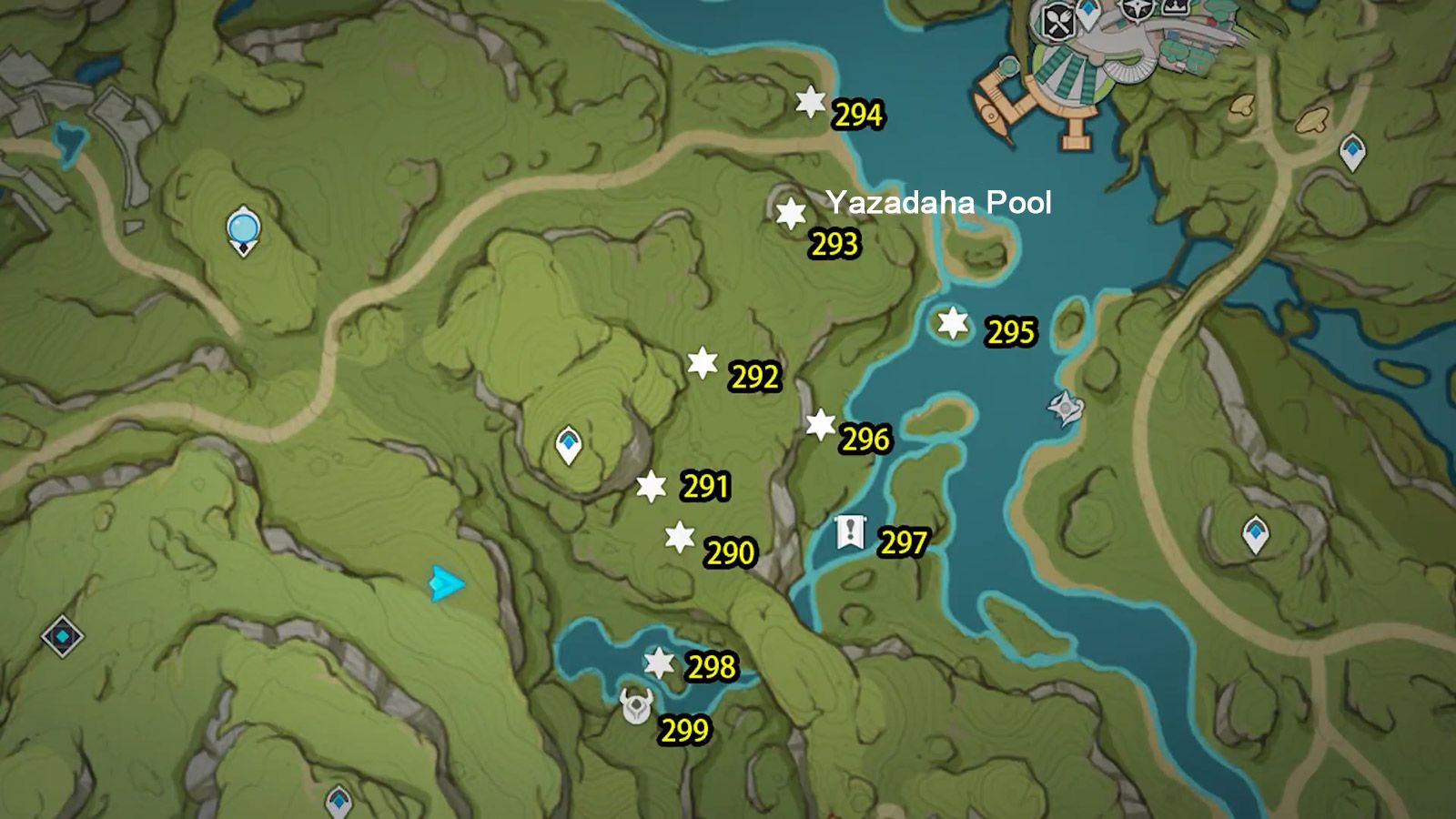The height and width of the screenshot is (819, 1456).
Task: Select star pin 295 on the small island
Action: pos(950,323)
